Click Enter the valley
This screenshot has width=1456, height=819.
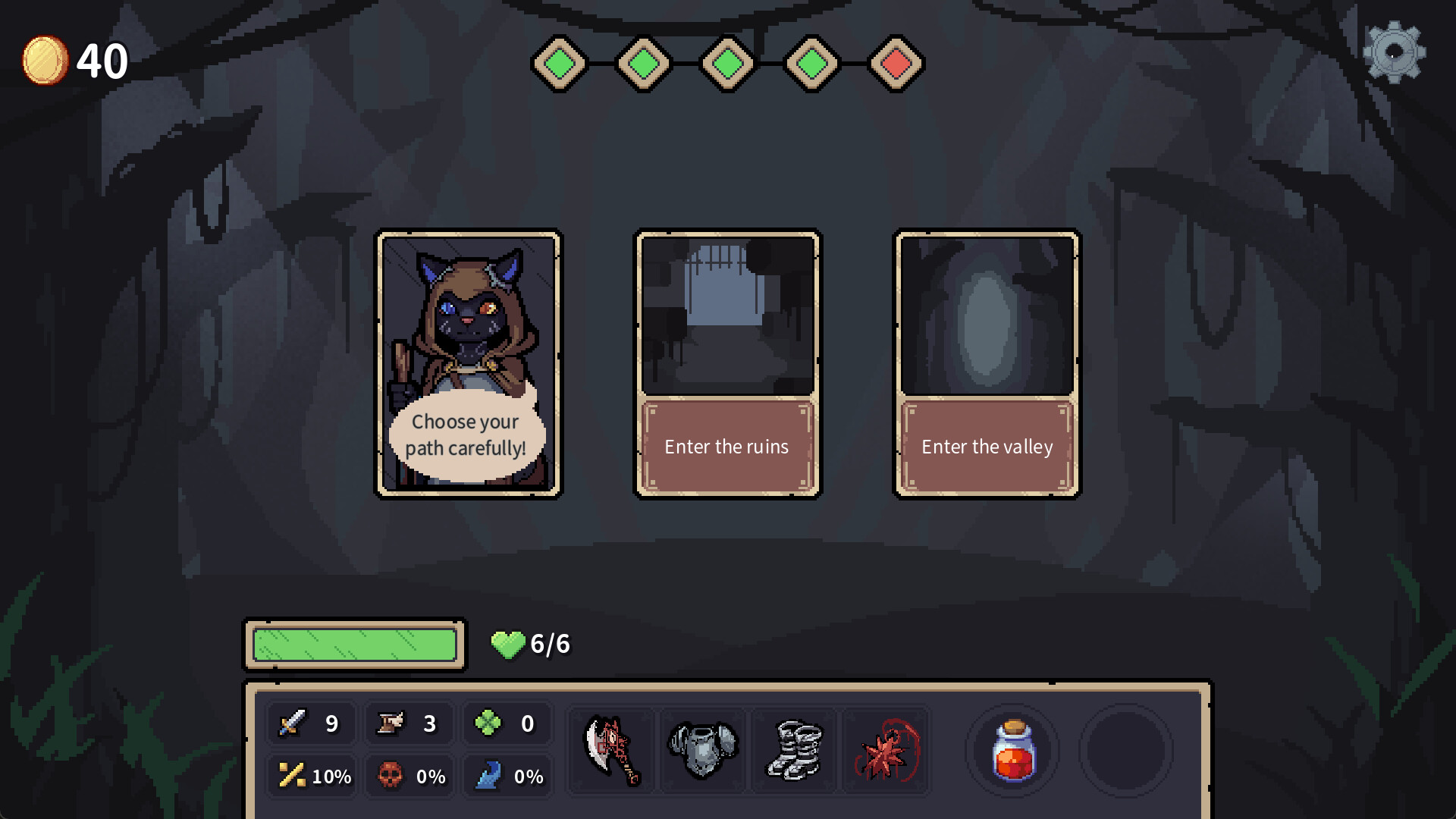pyautogui.click(x=987, y=447)
